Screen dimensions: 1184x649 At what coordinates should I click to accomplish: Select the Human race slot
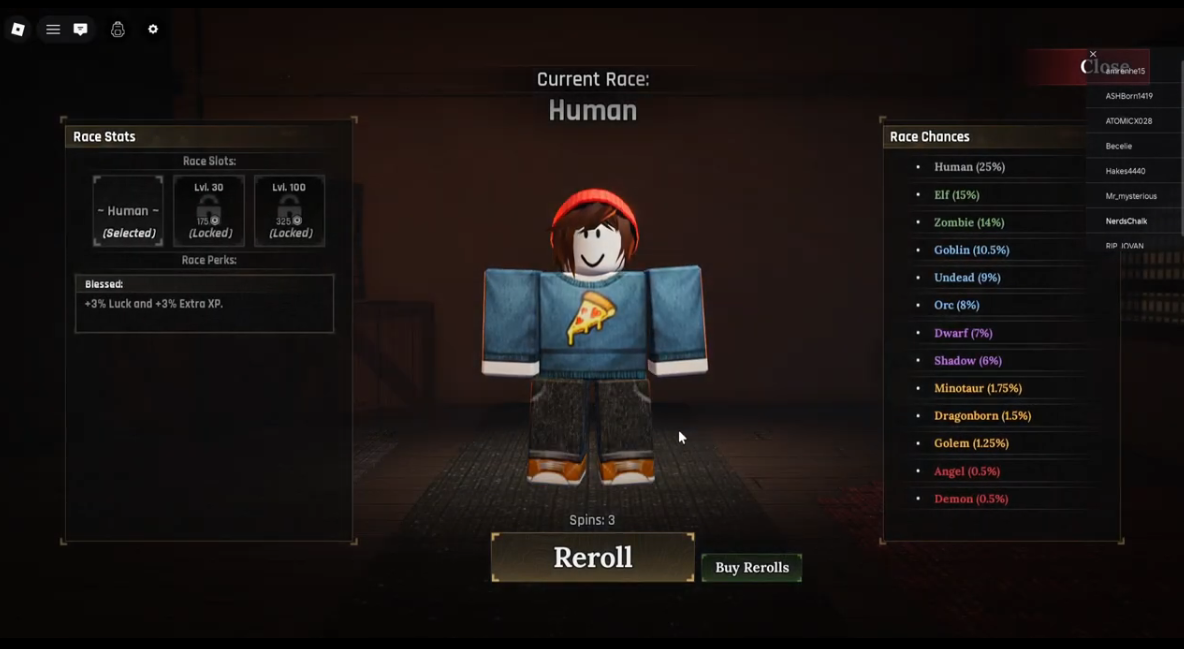click(x=128, y=211)
